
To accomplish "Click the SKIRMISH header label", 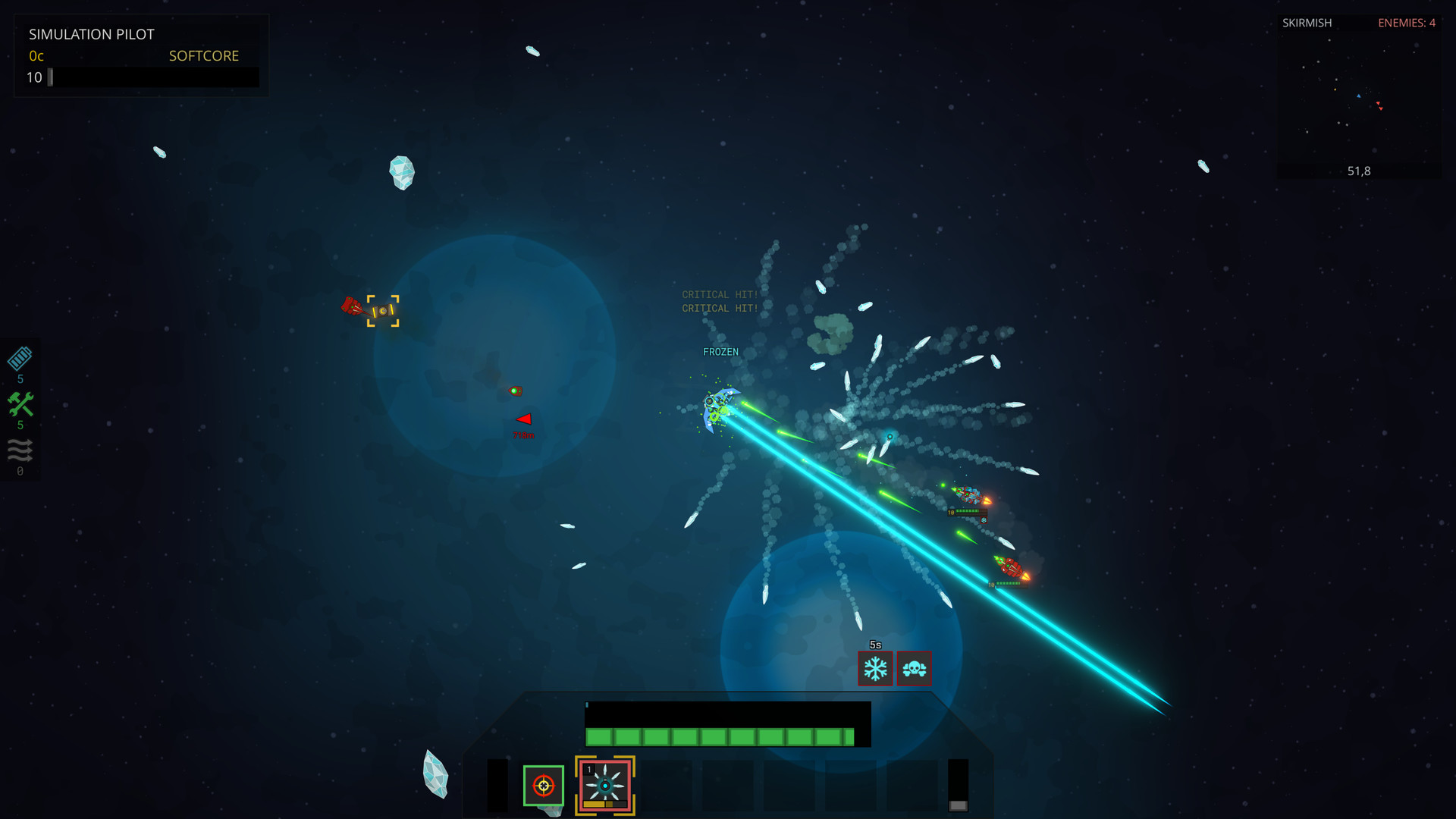I will [x=1307, y=23].
